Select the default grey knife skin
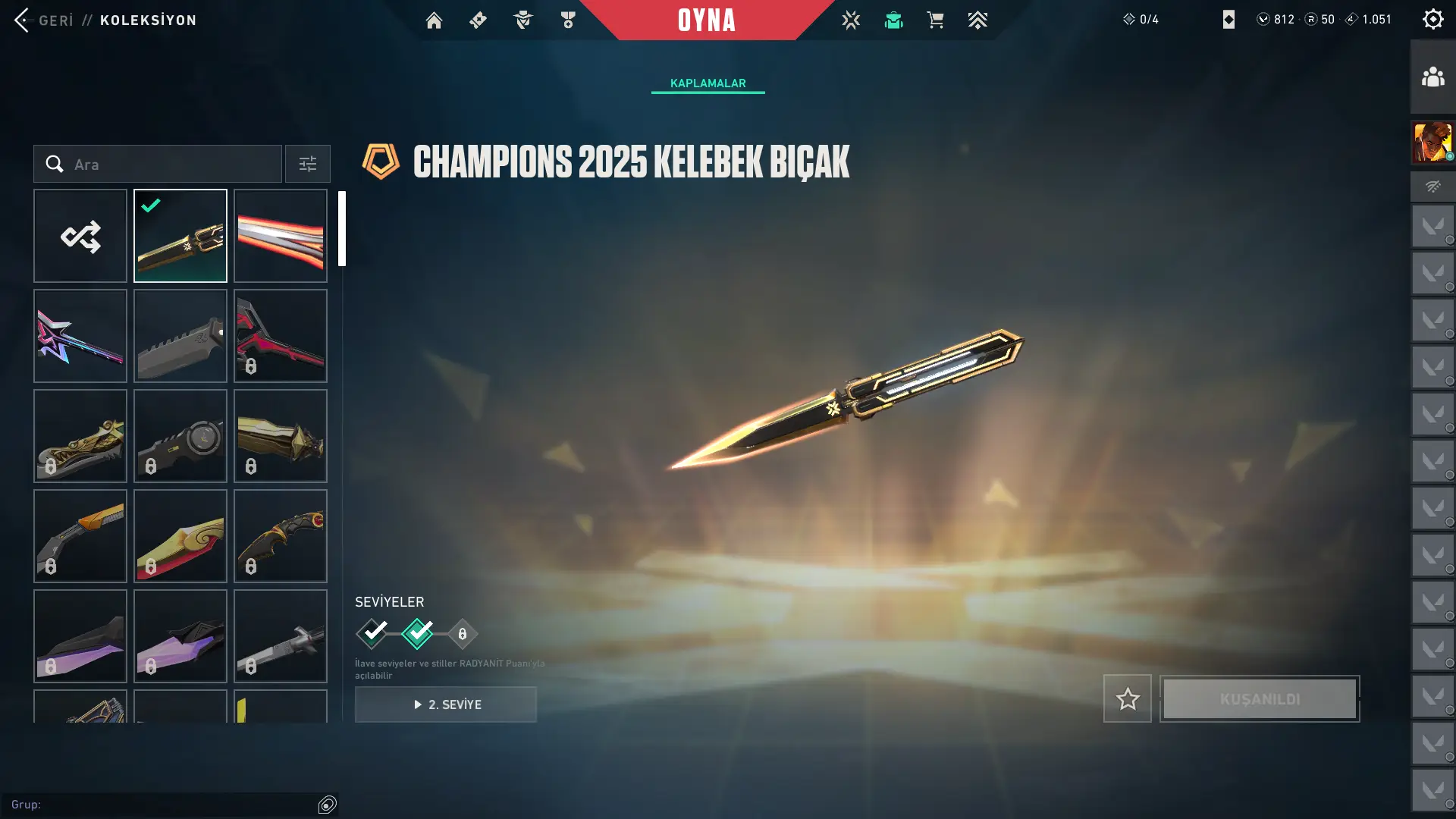1456x819 pixels. point(180,336)
